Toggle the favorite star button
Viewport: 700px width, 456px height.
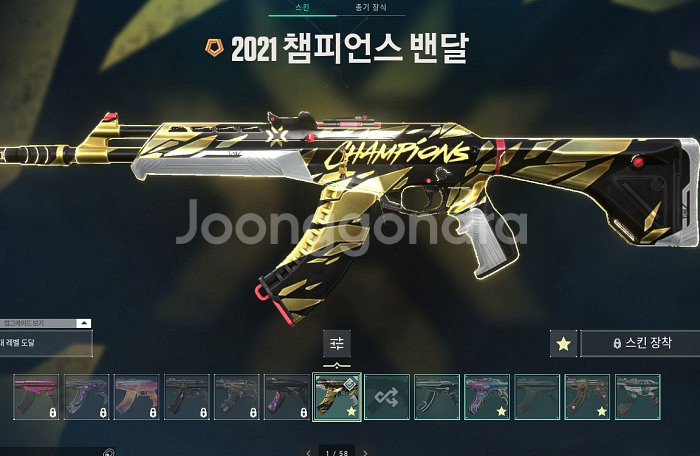pyautogui.click(x=564, y=343)
